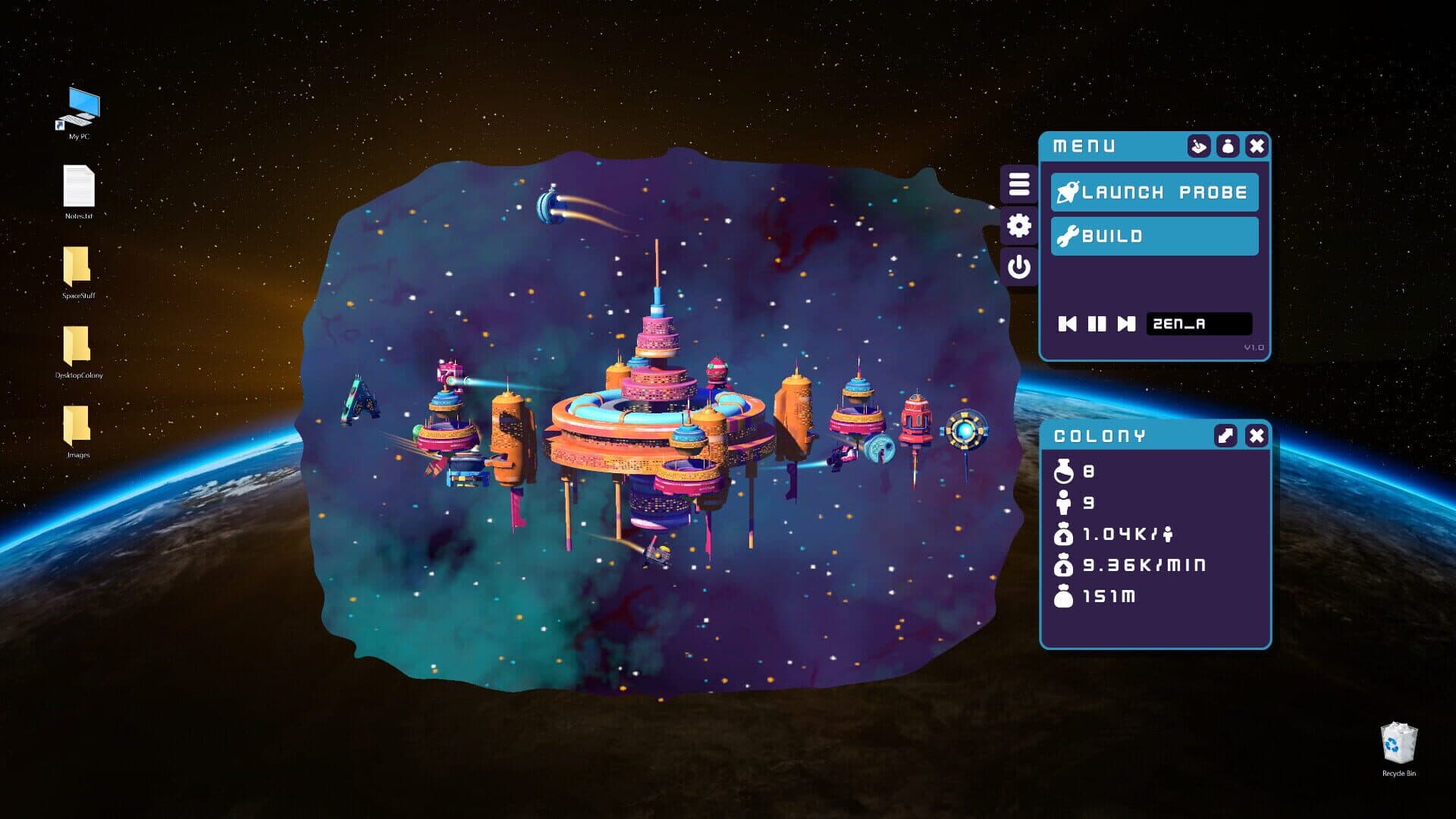Toggle the hamburger menu side button
Image resolution: width=1456 pixels, height=819 pixels.
(1018, 184)
